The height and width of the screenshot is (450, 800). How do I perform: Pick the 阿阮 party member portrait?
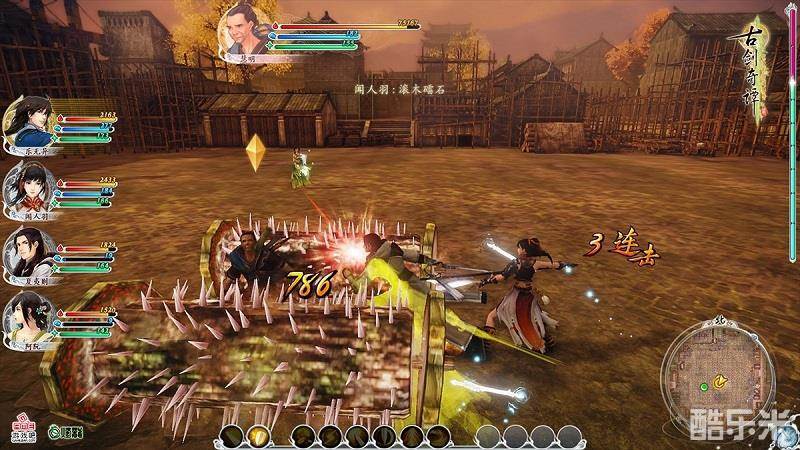pos(27,316)
